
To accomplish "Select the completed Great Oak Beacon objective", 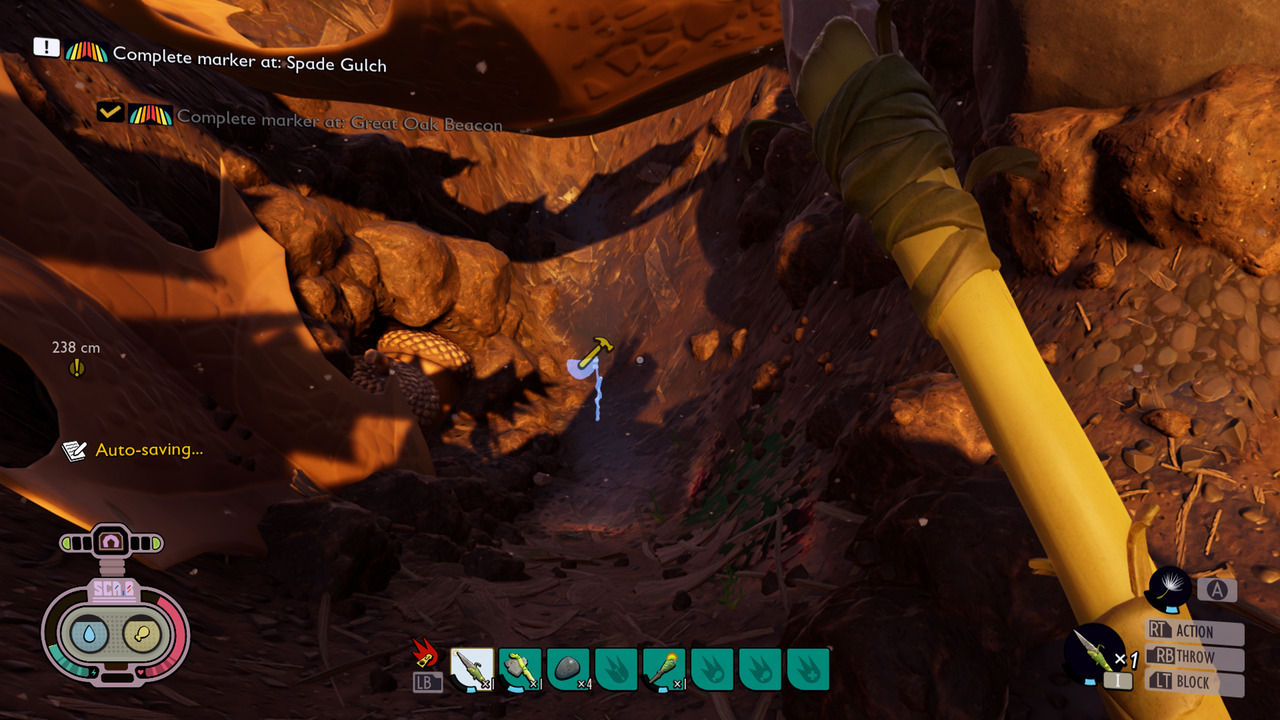I will [x=339, y=120].
